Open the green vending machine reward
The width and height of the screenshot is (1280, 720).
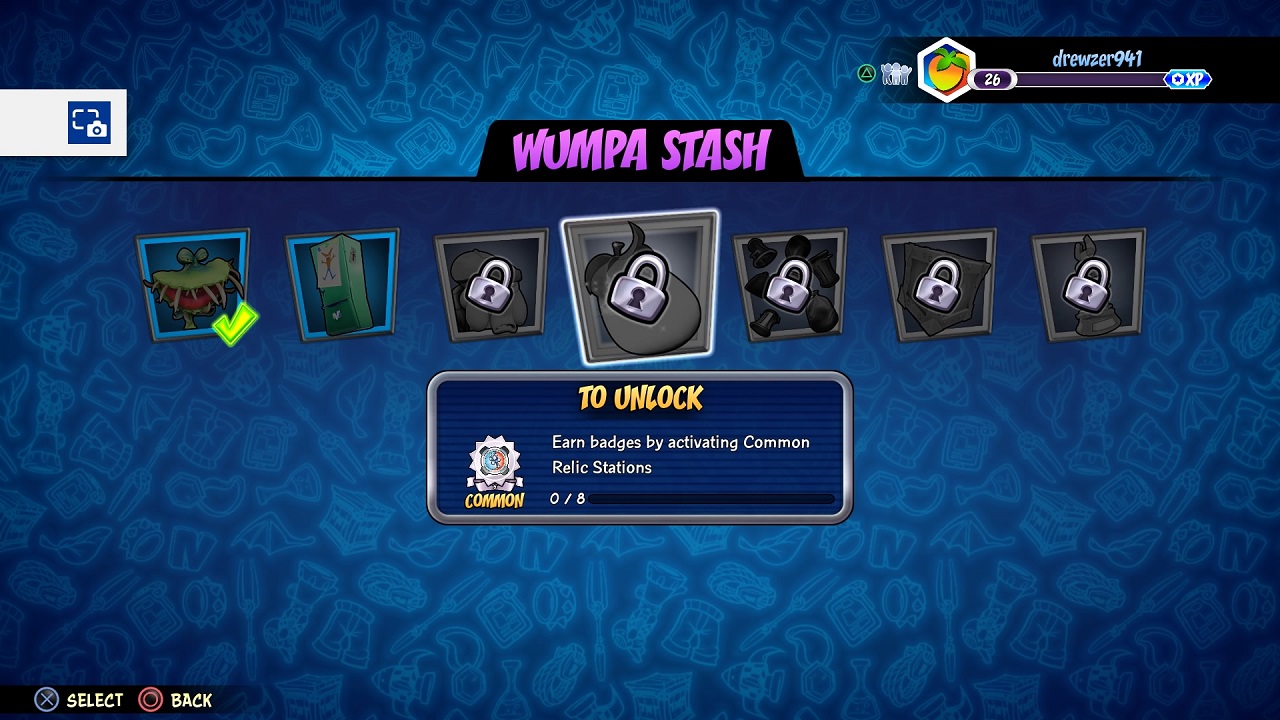click(x=342, y=284)
